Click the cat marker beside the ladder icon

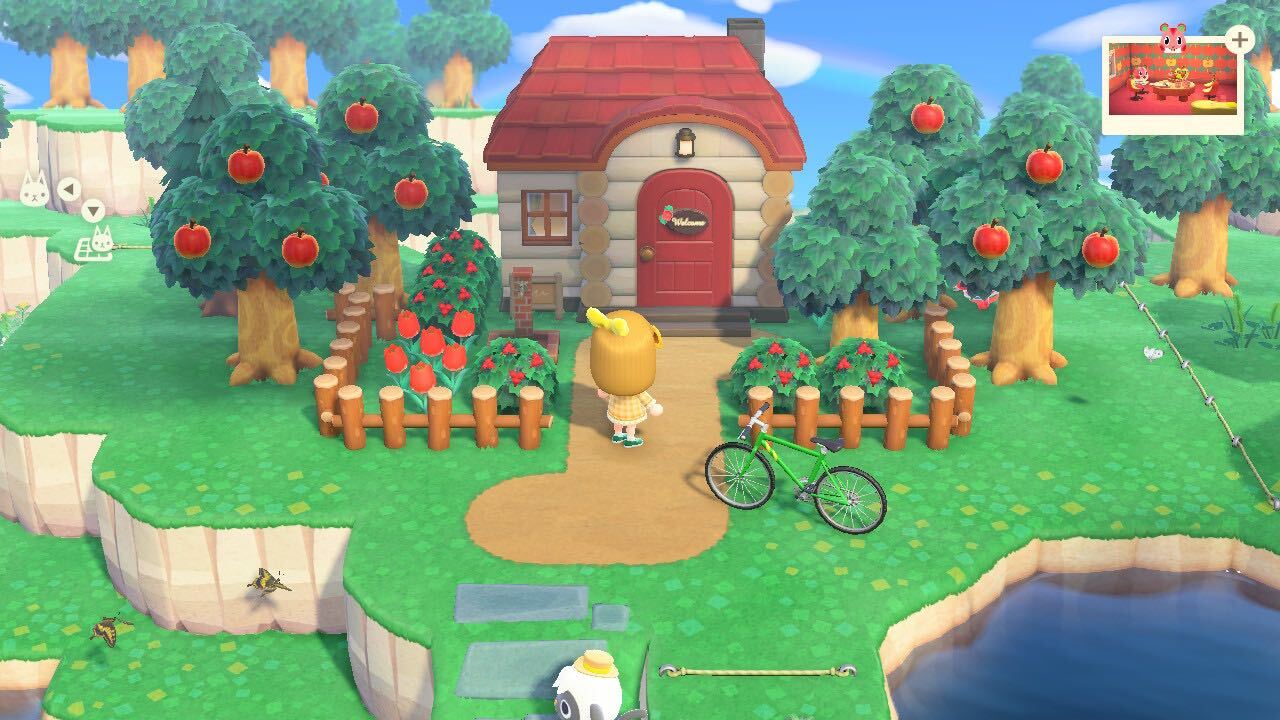tap(102, 240)
